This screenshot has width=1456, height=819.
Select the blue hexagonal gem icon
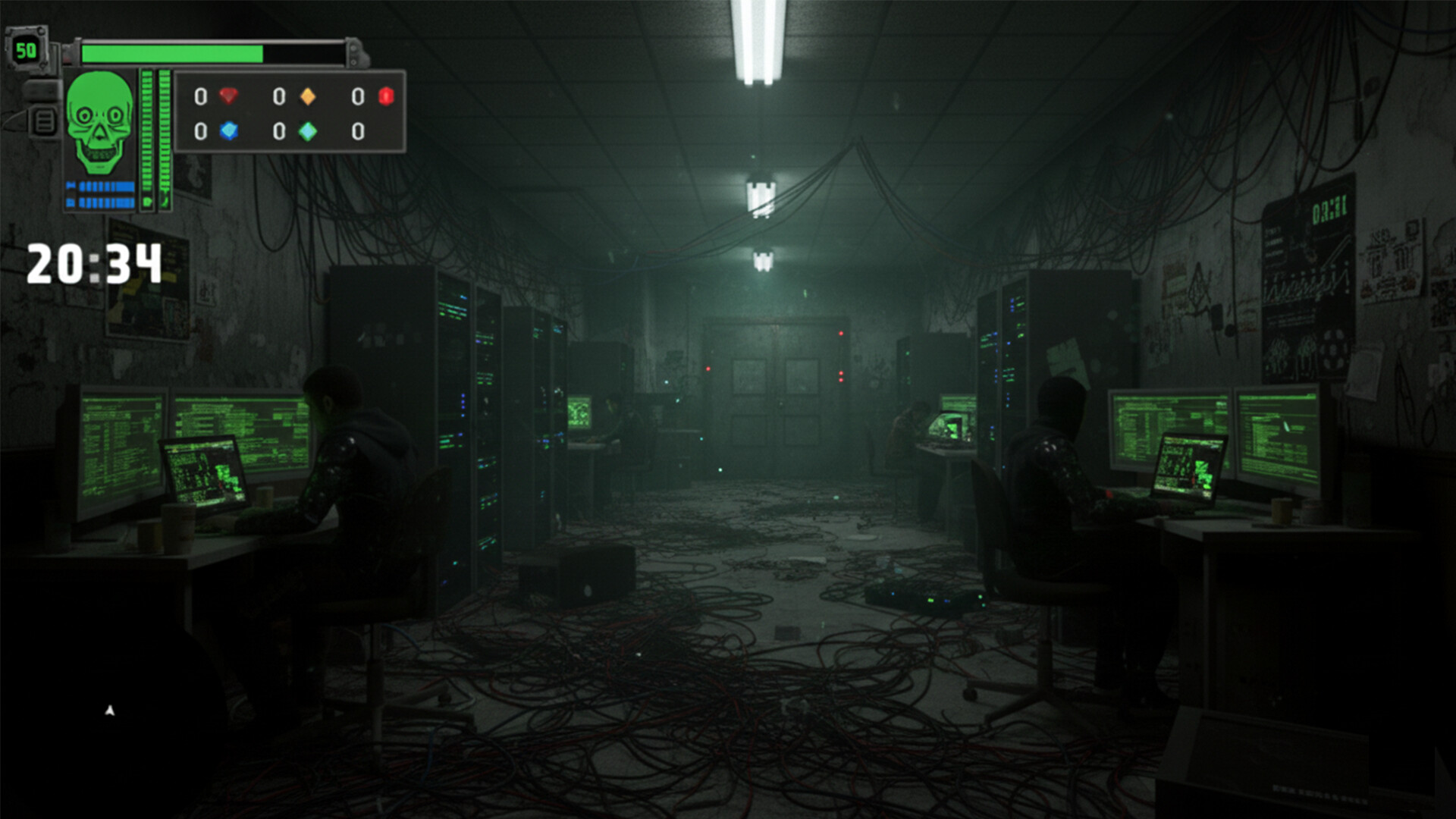coord(228,131)
